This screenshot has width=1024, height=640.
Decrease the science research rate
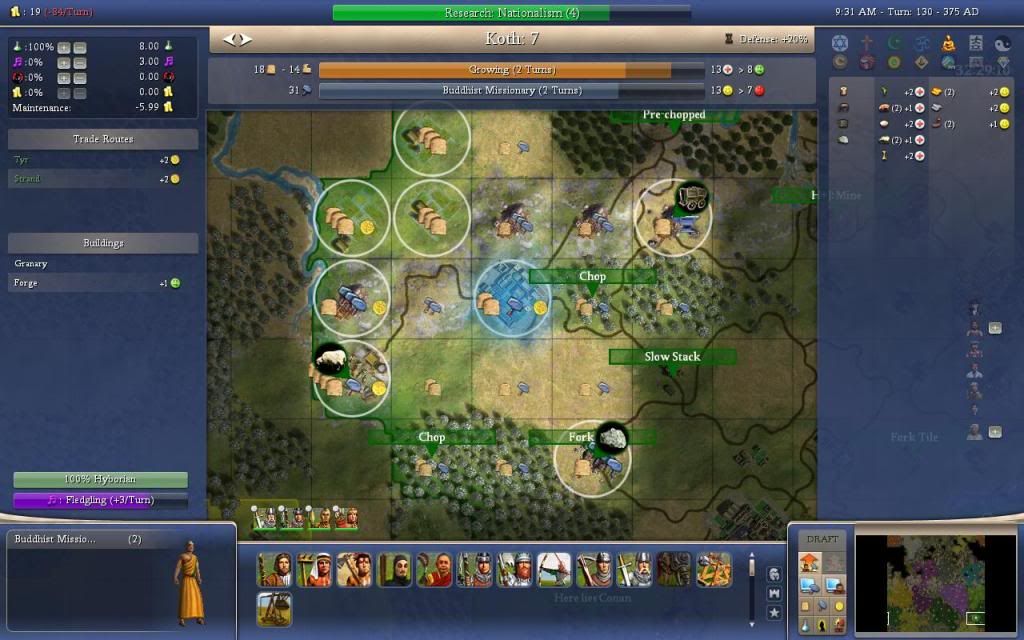tap(80, 48)
